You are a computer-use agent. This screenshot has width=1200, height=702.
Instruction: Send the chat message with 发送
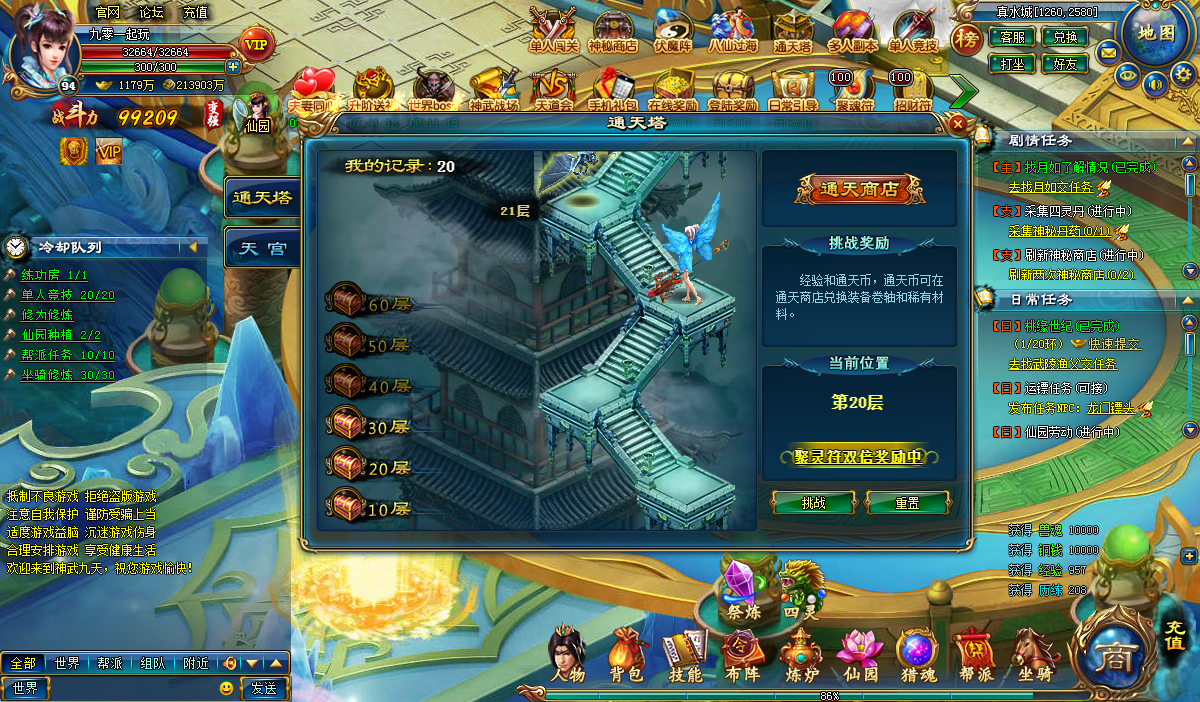pyautogui.click(x=263, y=688)
